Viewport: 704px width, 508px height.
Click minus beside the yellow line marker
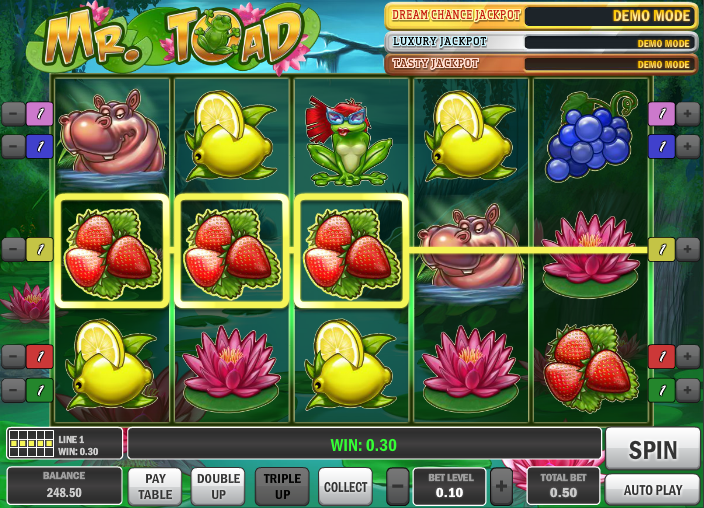[12, 249]
